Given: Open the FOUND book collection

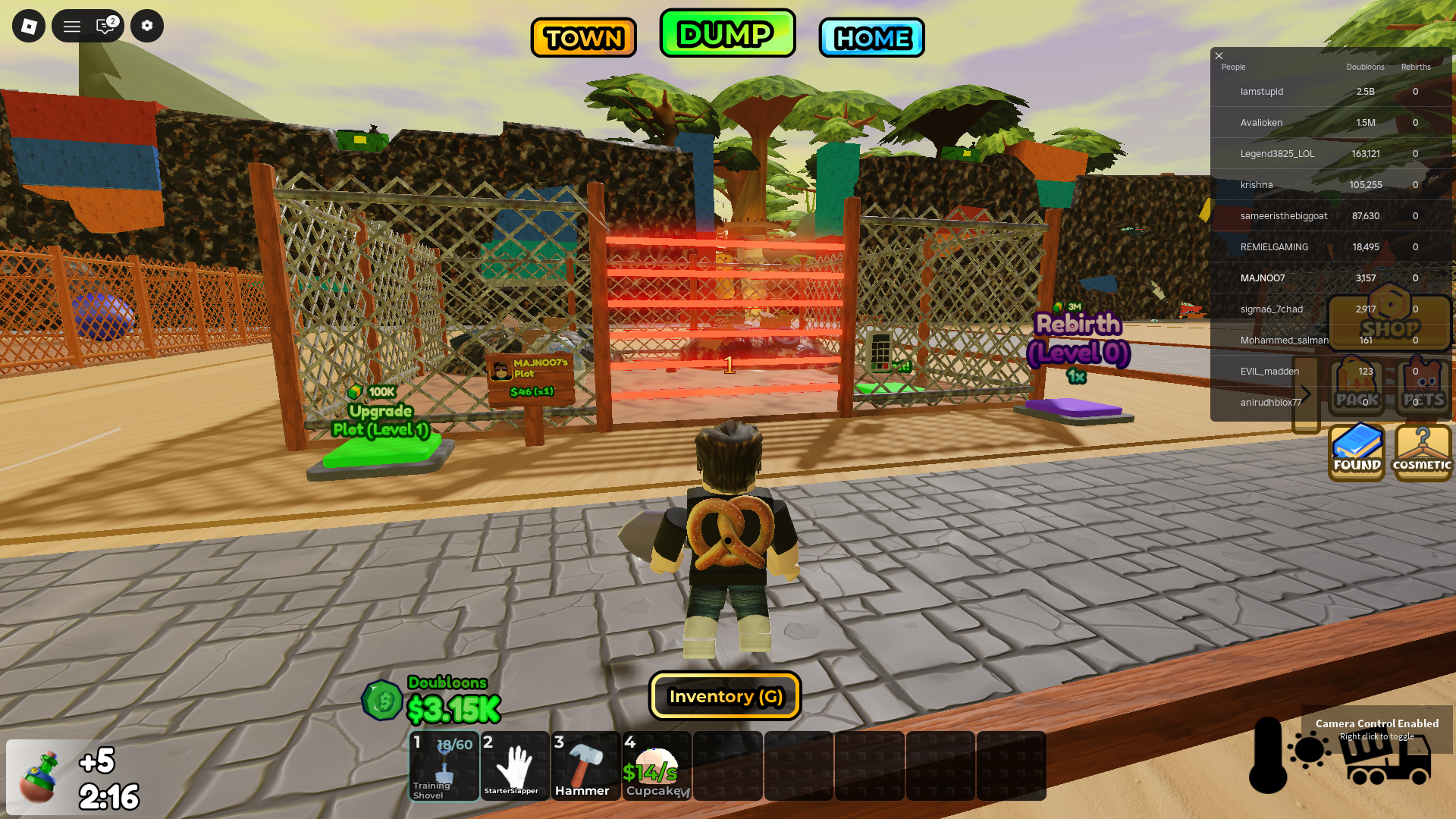Looking at the screenshot, I should tap(1357, 453).
